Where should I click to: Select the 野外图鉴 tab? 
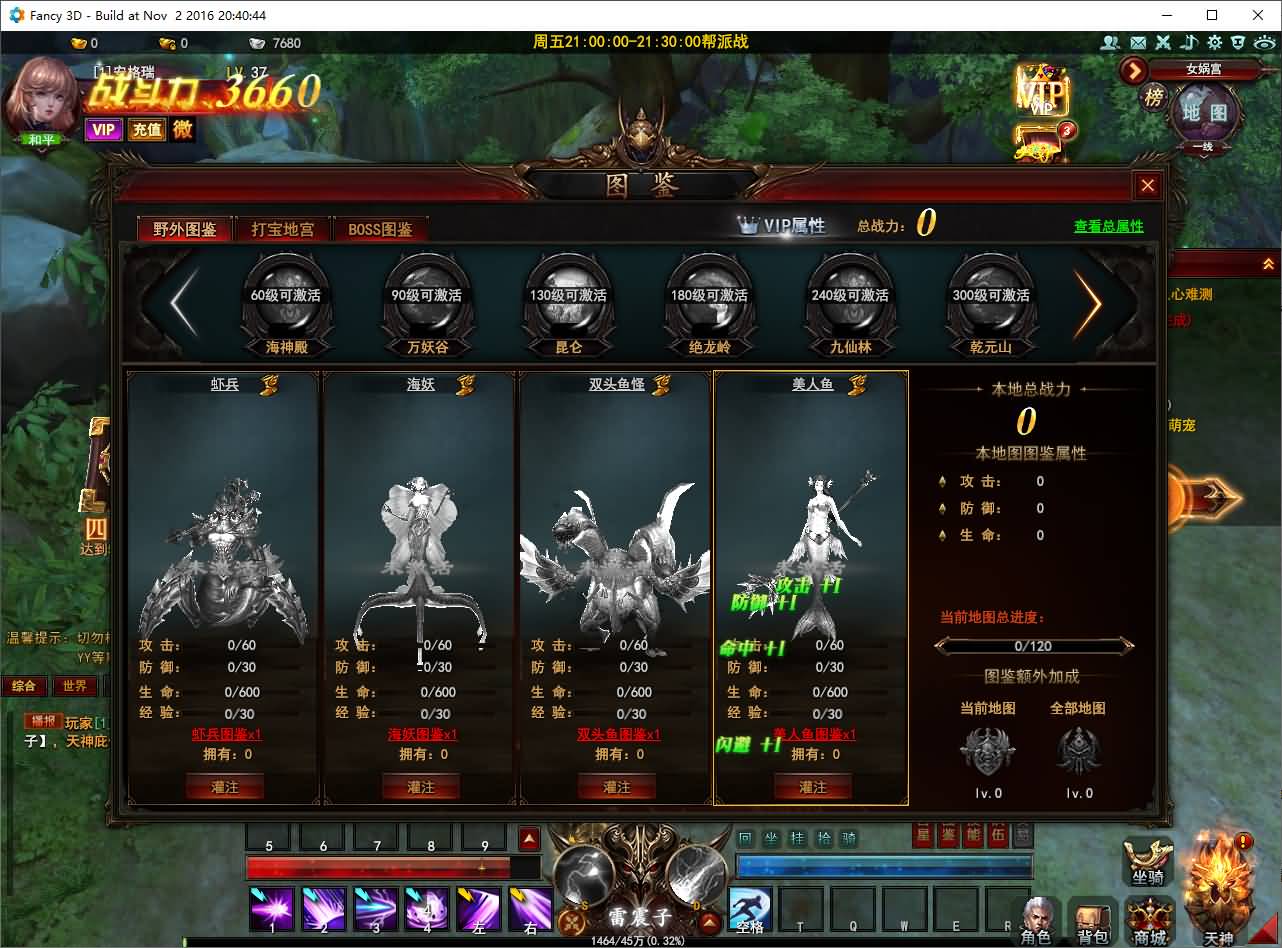[x=185, y=229]
